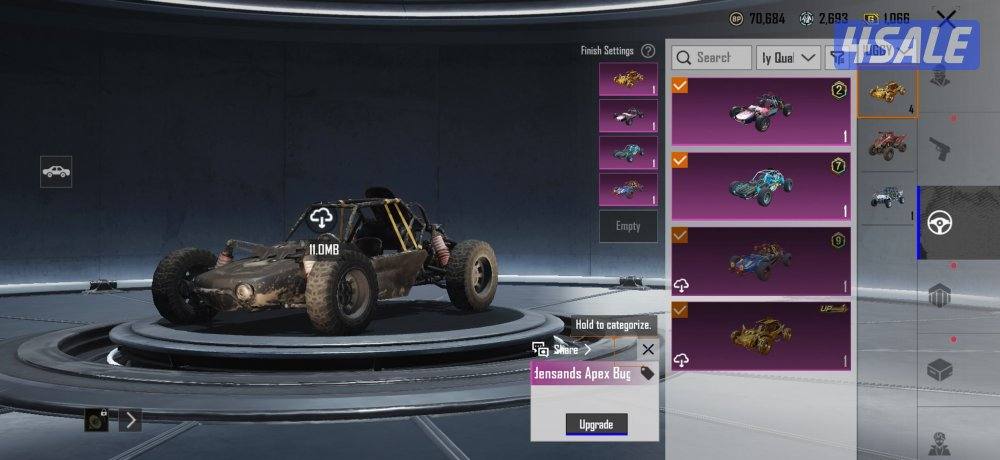The height and width of the screenshot is (460, 1000).
Task: Open the steering wheel vehicles tab
Action: (x=940, y=223)
